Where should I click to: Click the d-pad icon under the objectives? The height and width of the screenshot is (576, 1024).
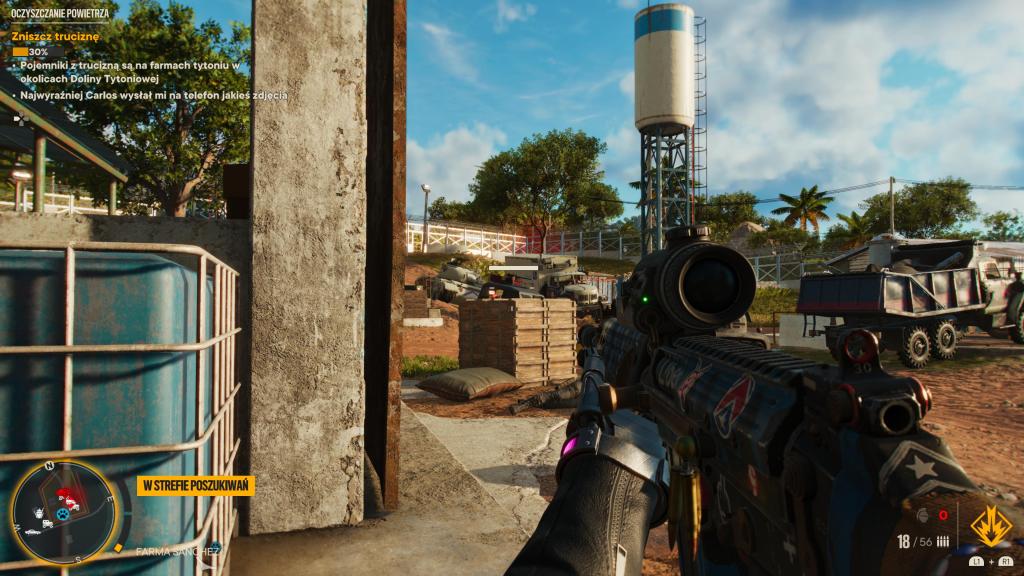click(x=19, y=118)
